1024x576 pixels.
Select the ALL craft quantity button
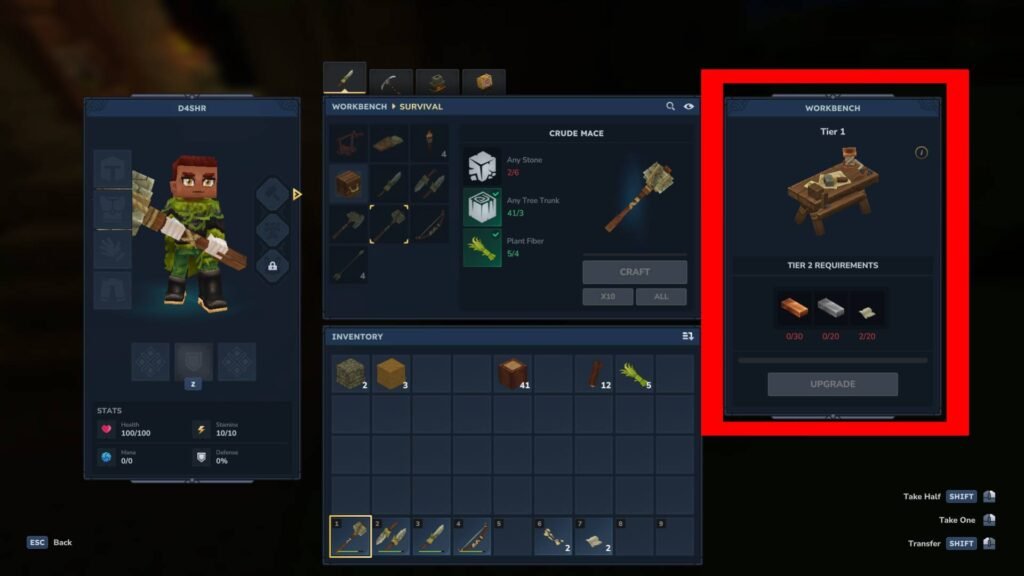(x=661, y=297)
